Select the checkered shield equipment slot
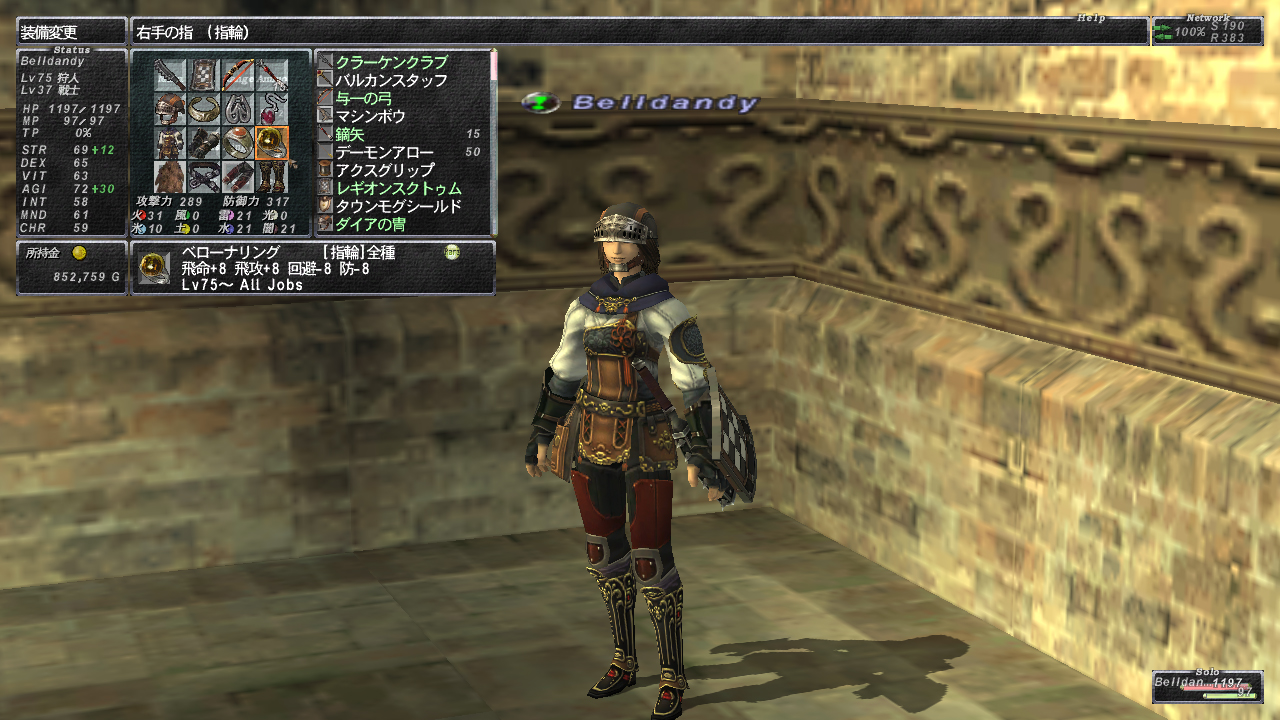This screenshot has height=720, width=1280. [x=204, y=74]
